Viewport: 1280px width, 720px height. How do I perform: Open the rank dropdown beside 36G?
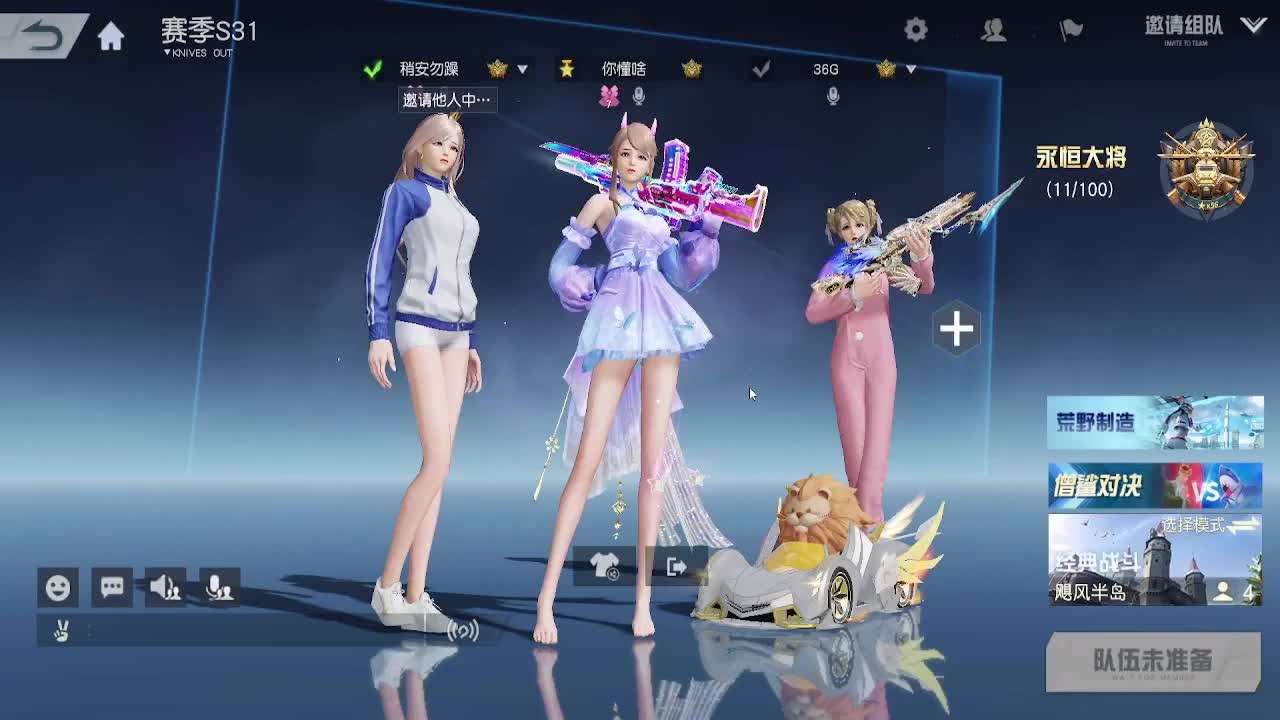(910, 69)
